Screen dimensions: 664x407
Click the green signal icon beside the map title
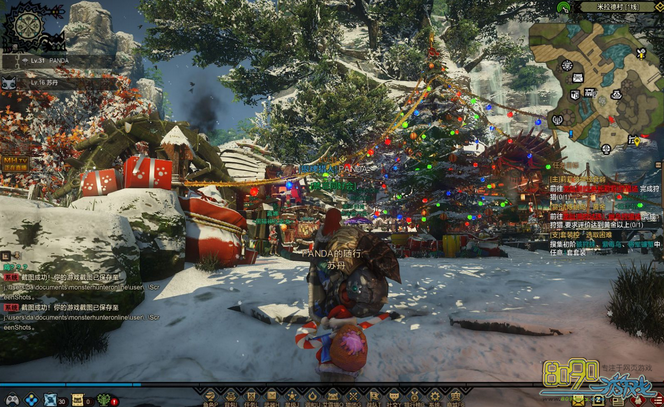[565, 6]
